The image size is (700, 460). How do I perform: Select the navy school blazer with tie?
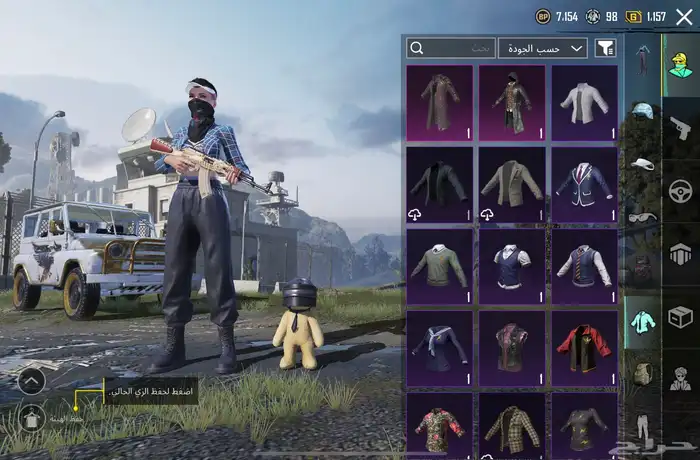(x=584, y=184)
